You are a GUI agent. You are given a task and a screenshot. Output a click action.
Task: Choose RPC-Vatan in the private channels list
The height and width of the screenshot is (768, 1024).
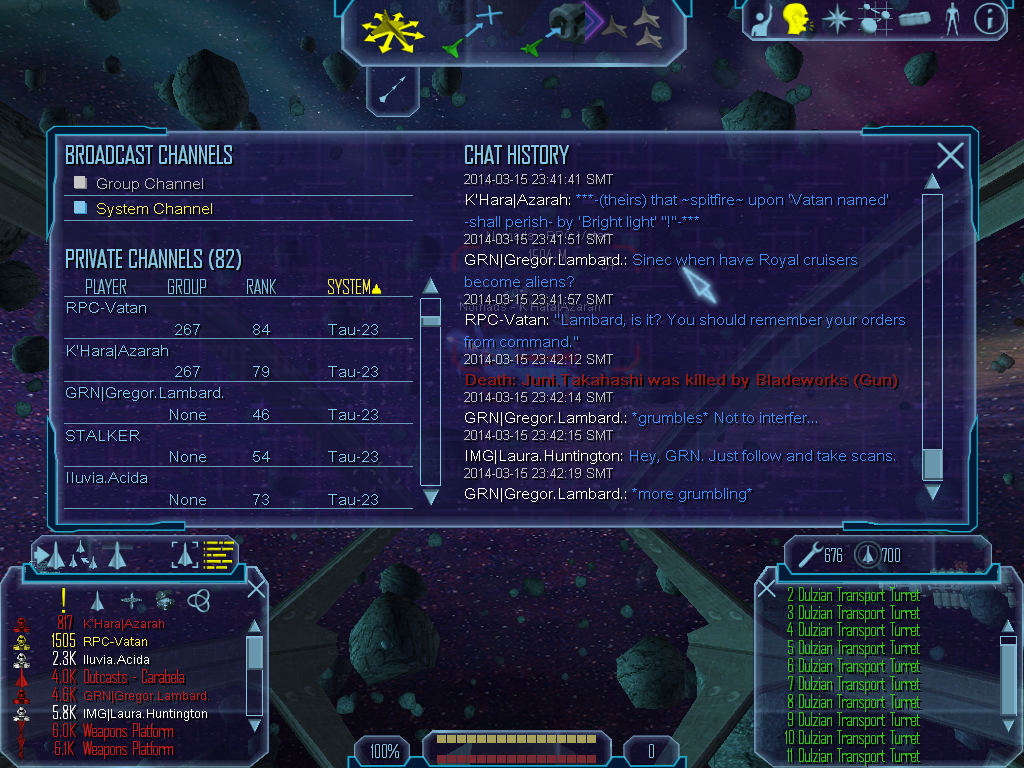(106, 308)
